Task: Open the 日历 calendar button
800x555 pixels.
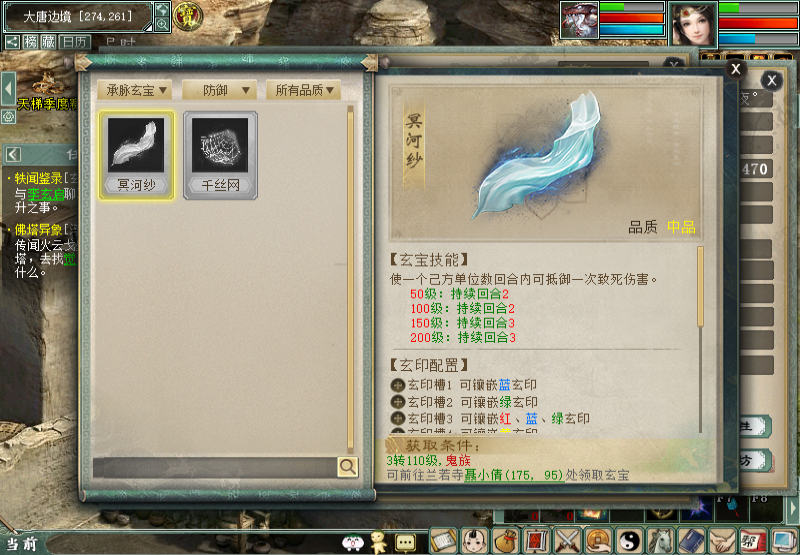Action: point(74,42)
